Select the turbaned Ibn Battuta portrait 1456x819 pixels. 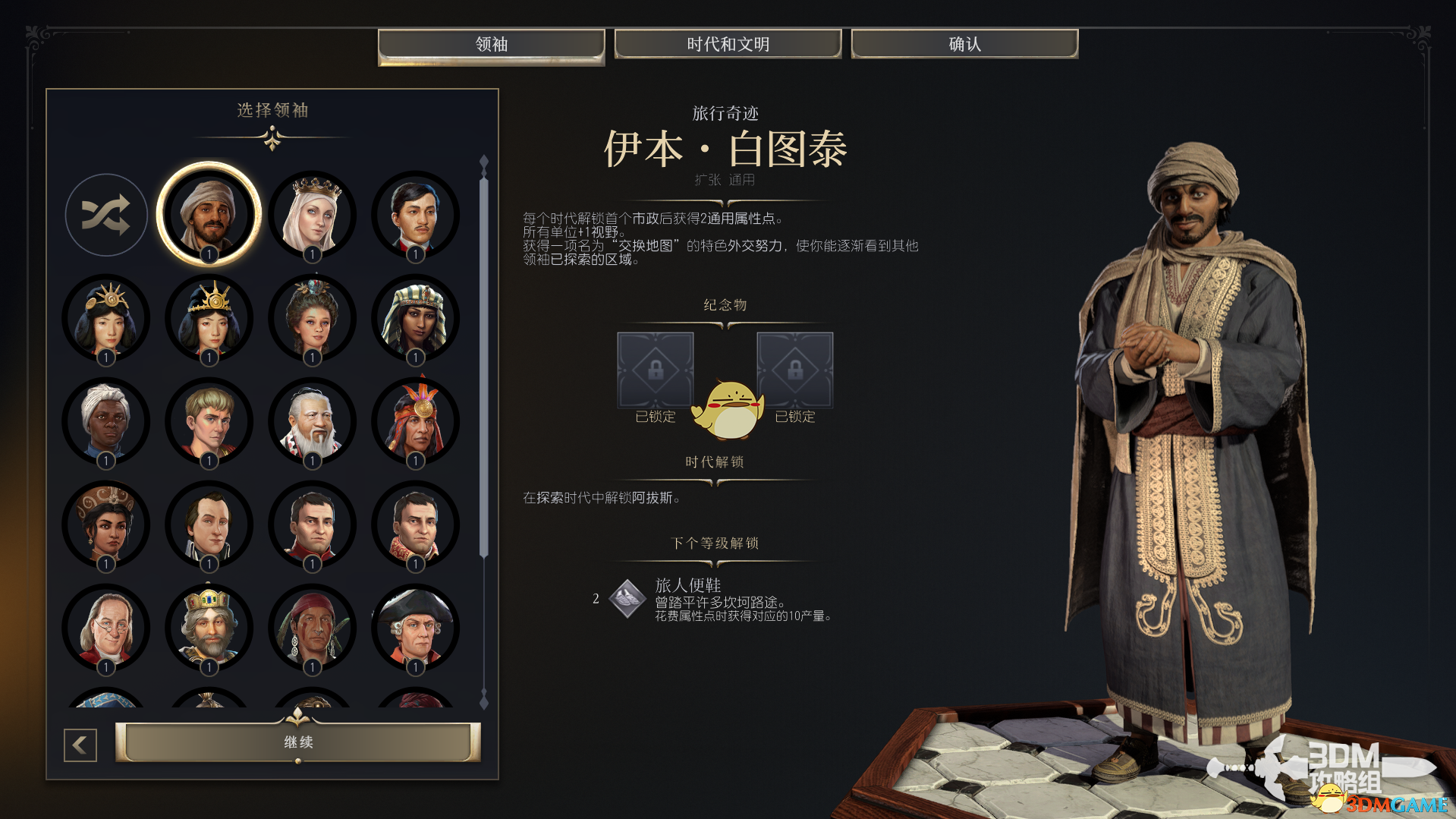point(209,214)
